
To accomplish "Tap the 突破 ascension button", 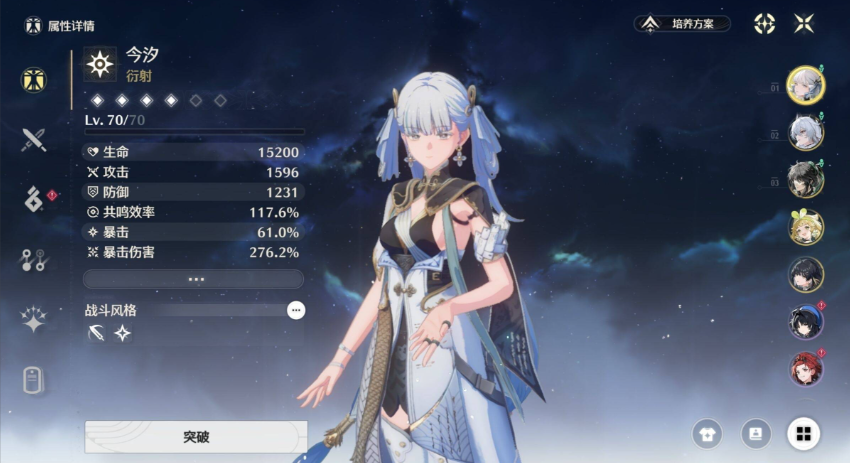I will [195, 437].
